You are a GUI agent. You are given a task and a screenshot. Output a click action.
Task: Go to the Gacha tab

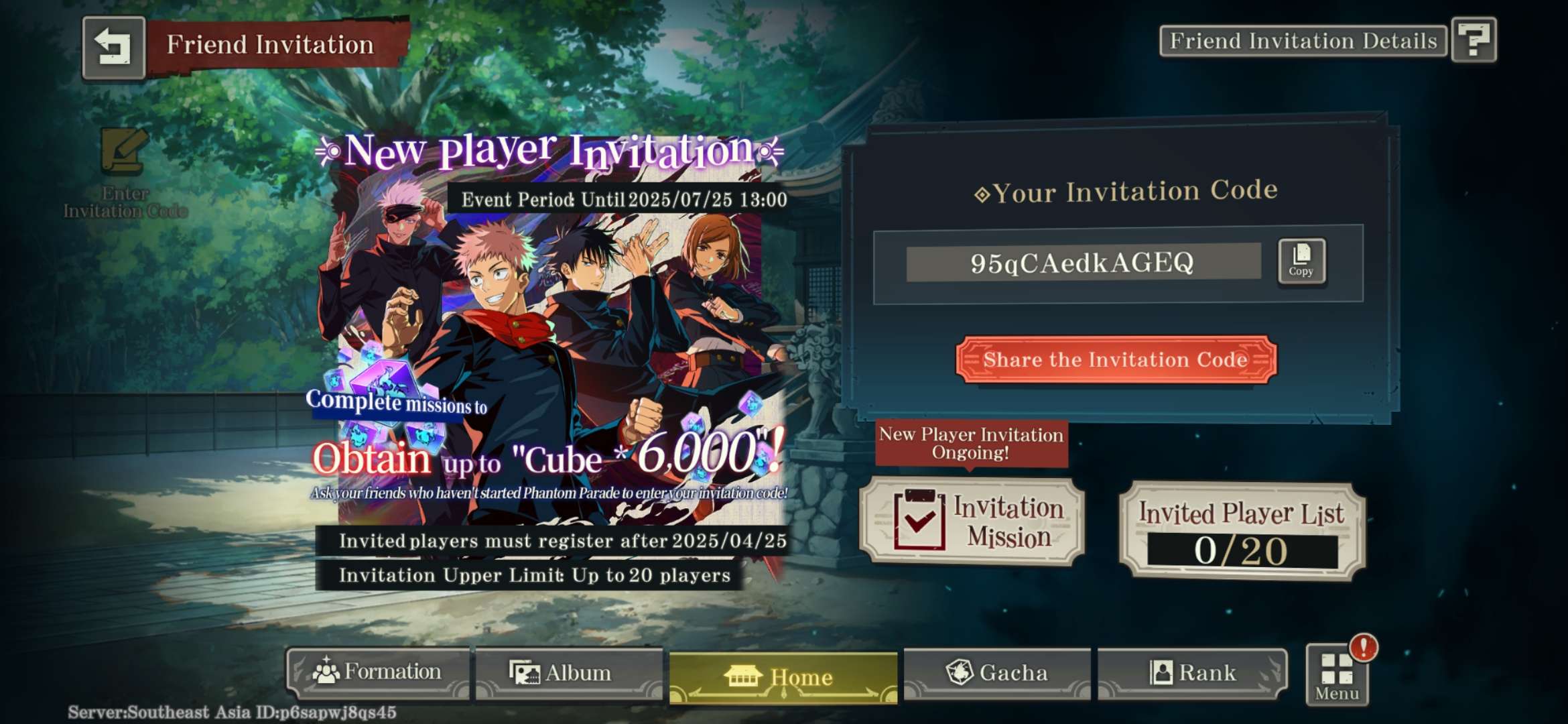click(x=996, y=672)
